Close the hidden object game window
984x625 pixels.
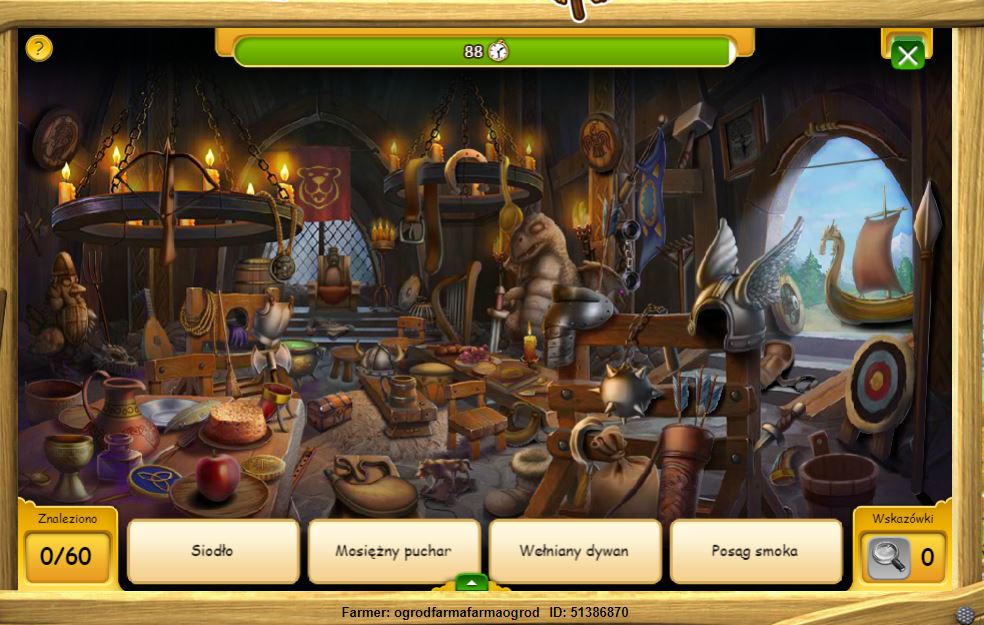[x=907, y=55]
